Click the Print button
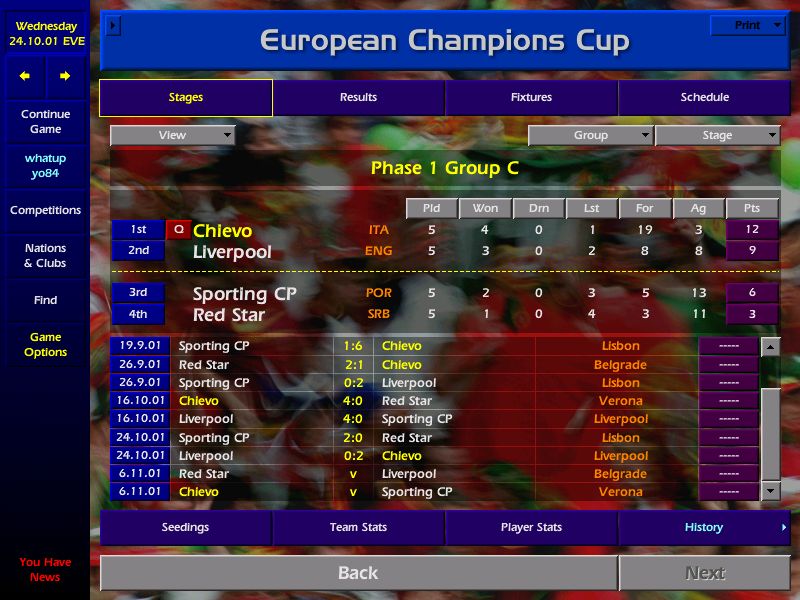This screenshot has height=600, width=800. 747,25
